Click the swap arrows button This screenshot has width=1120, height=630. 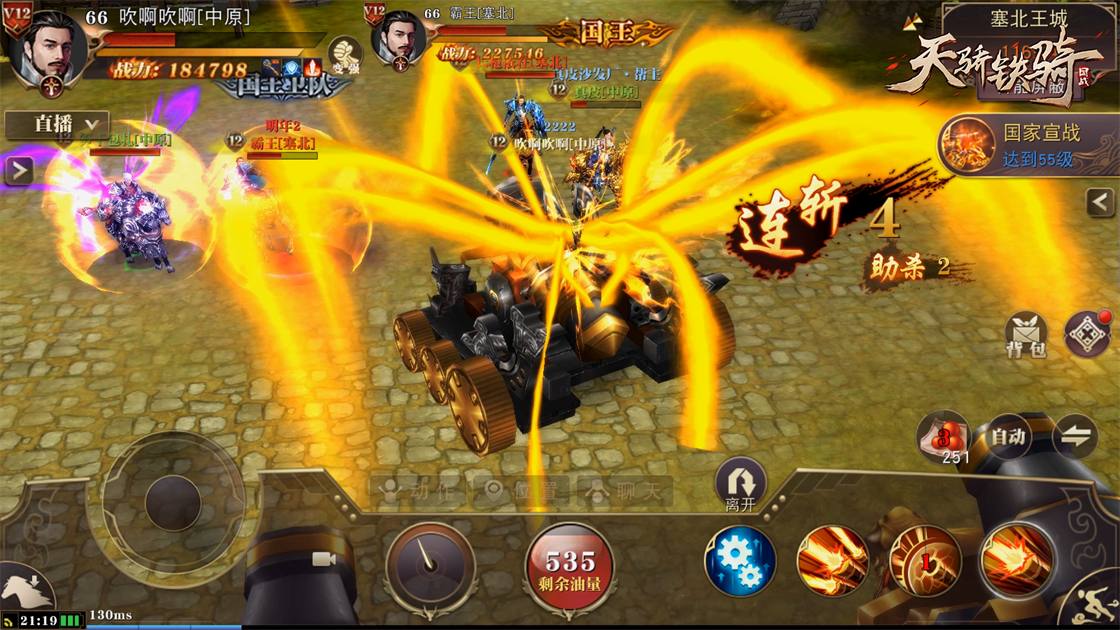point(1075,437)
